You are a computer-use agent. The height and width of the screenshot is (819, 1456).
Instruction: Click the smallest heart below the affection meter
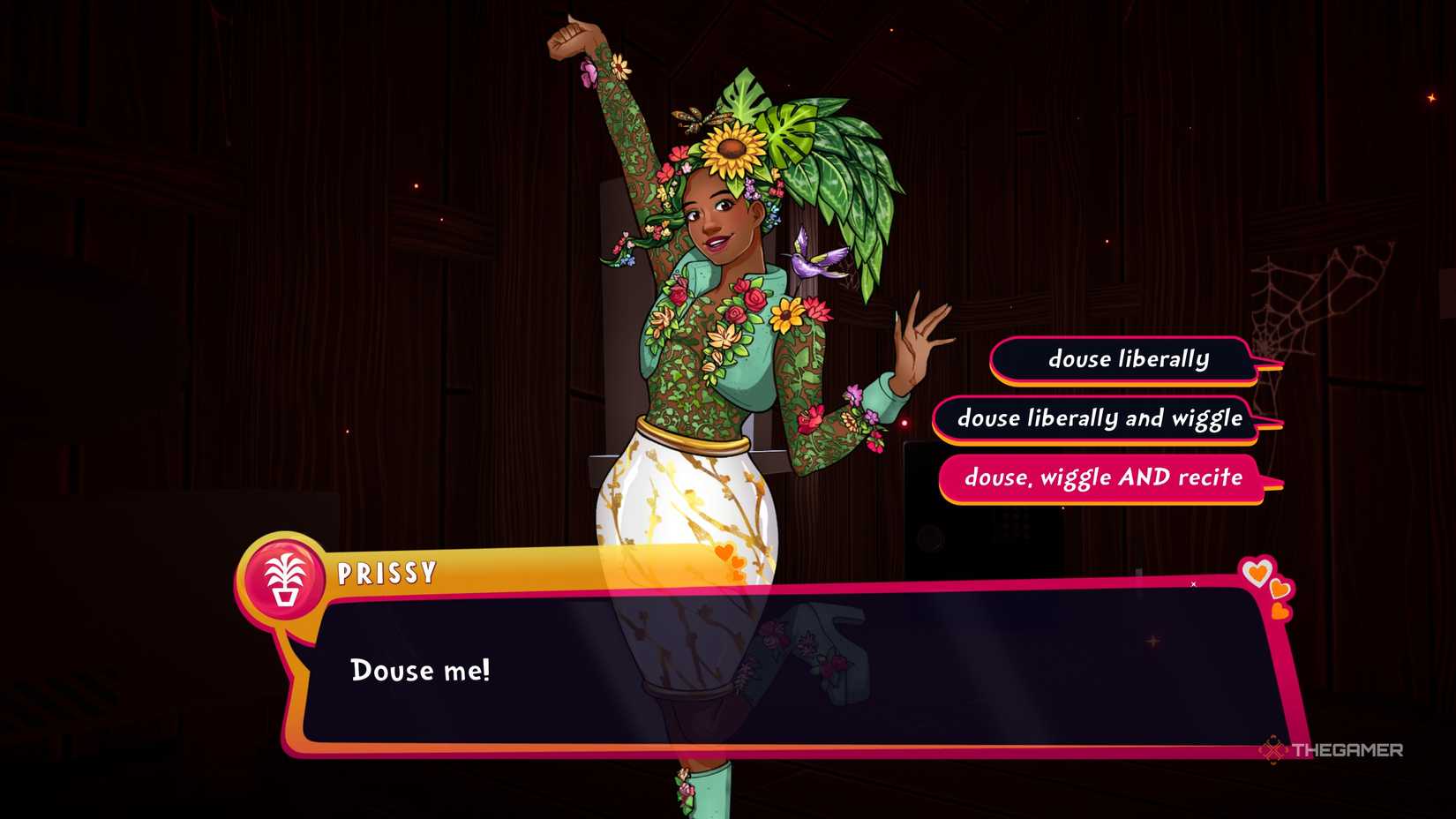click(1280, 611)
